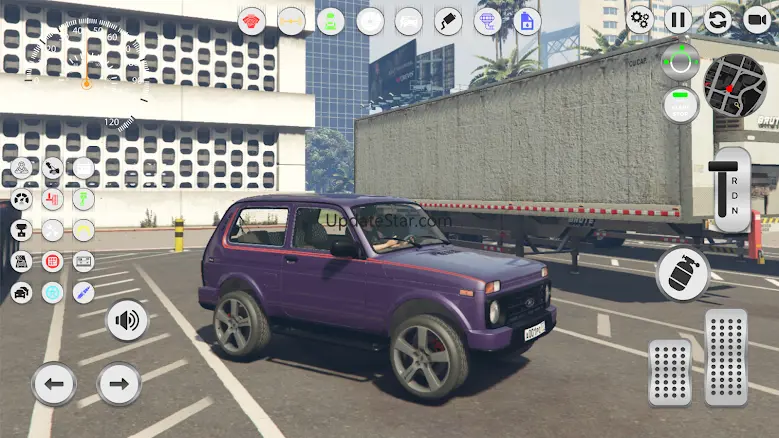Toggle the engine Start/Stop button
Screen dimensions: 779x438
pos(680,104)
